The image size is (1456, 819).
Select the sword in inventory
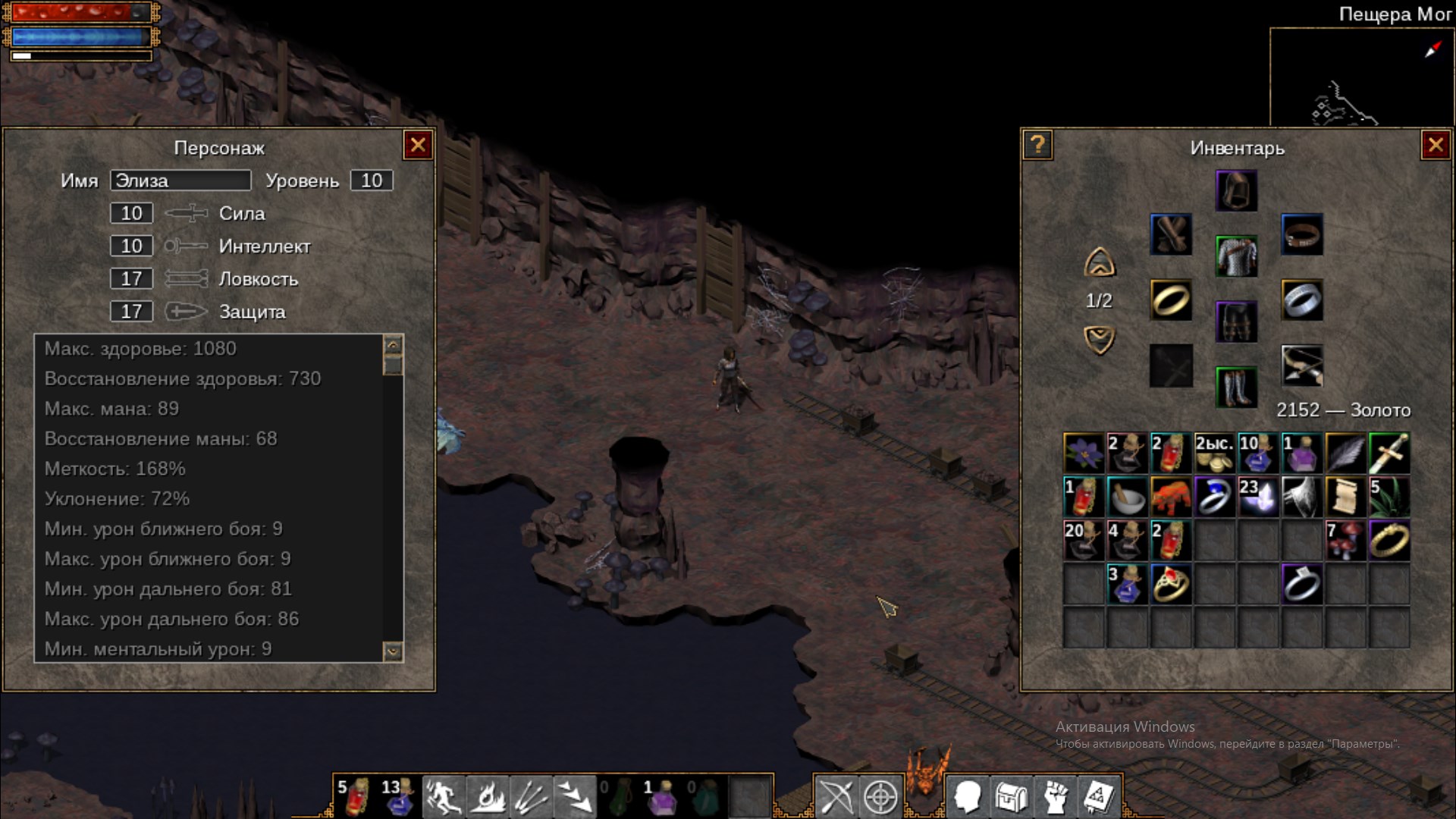click(x=1389, y=453)
